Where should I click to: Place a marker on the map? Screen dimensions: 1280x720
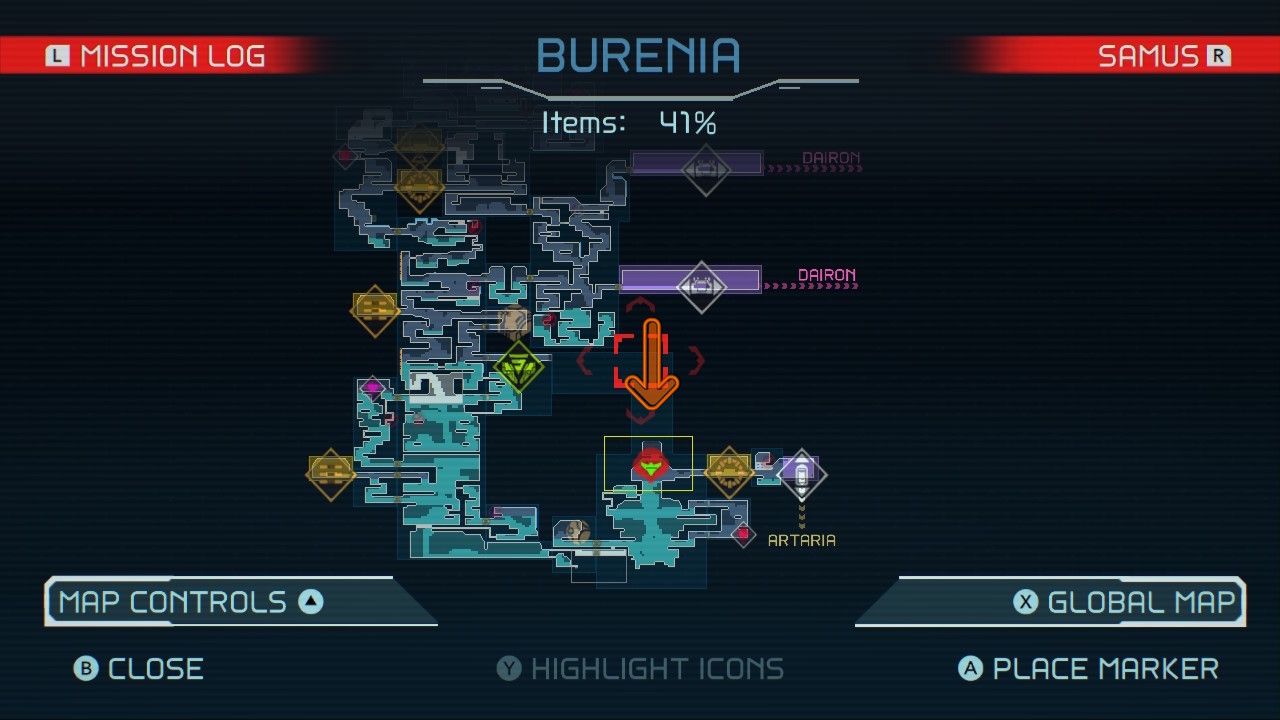tap(1090, 669)
